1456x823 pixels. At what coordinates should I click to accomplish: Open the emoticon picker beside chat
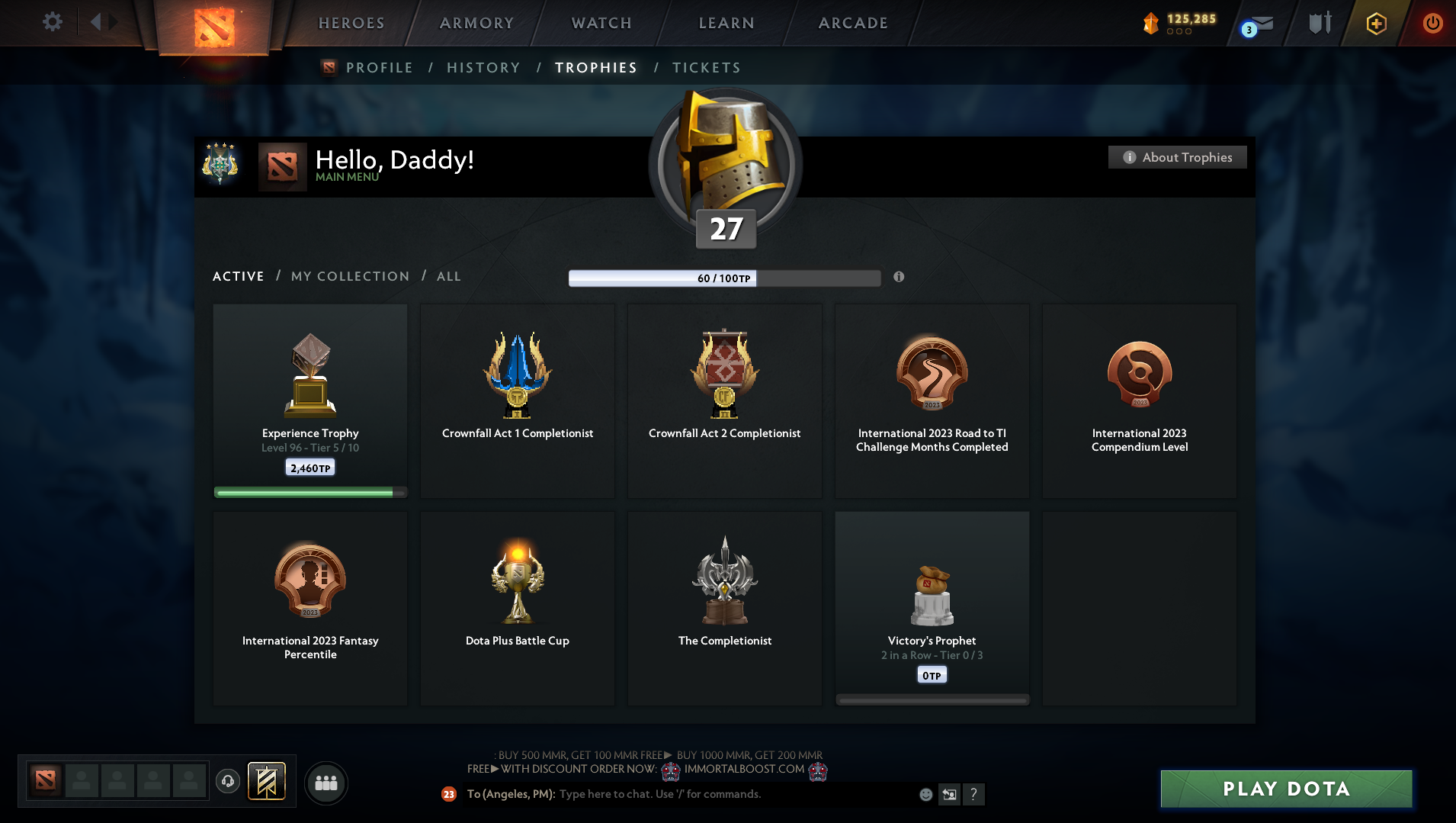click(x=925, y=794)
